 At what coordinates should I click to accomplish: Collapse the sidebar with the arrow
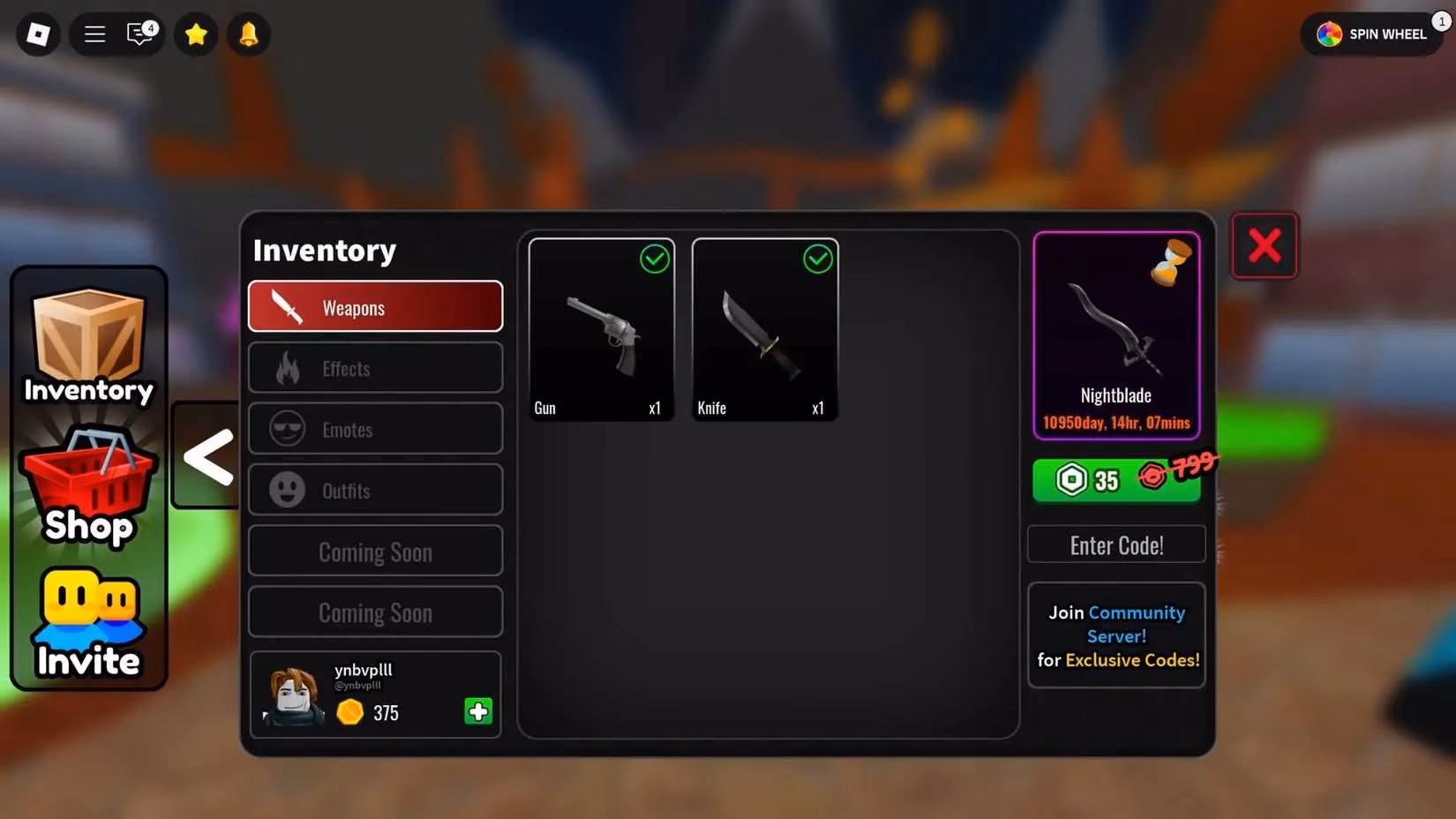[206, 457]
